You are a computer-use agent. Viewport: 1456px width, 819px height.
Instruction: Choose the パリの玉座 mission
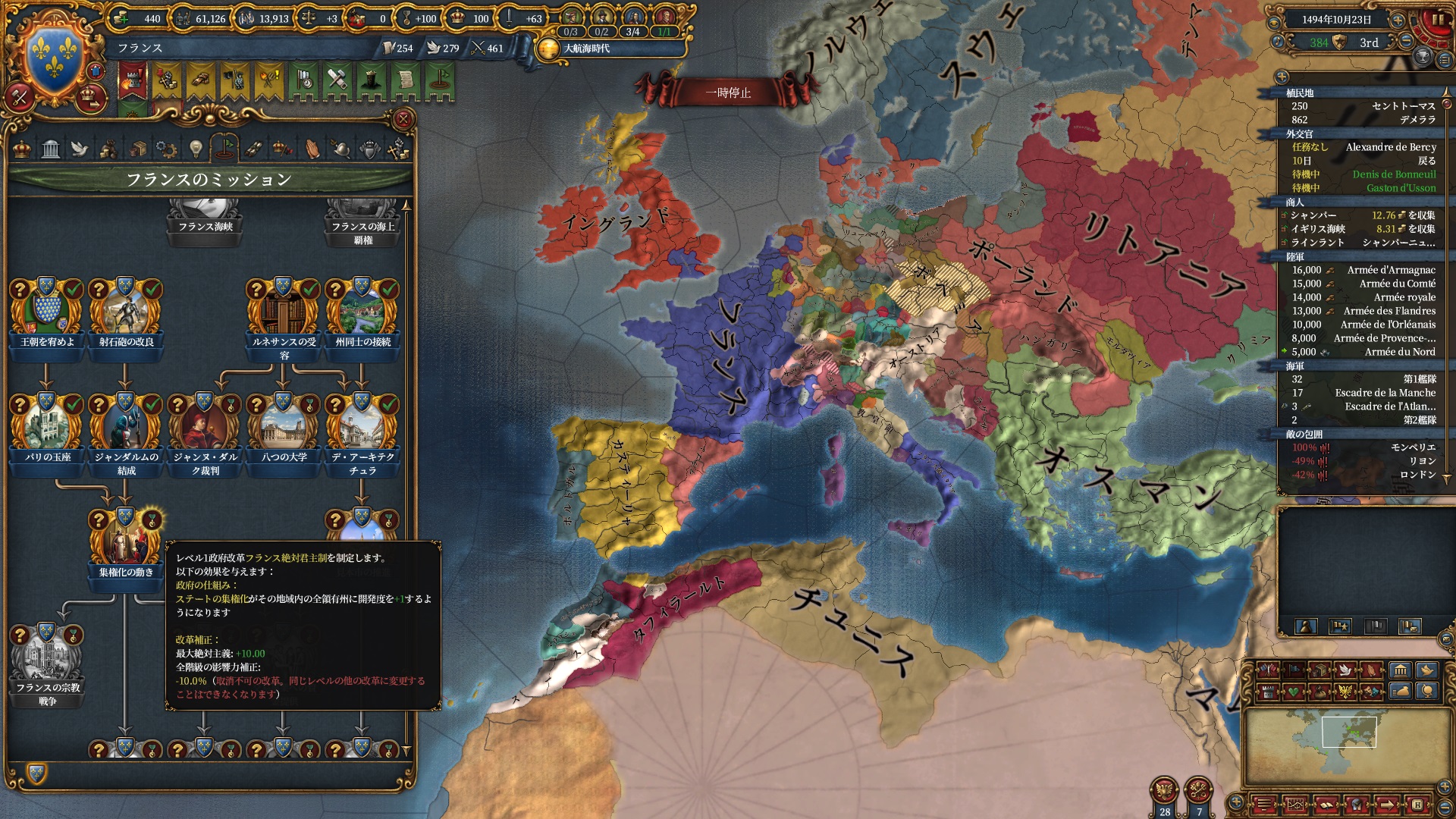coord(47,425)
